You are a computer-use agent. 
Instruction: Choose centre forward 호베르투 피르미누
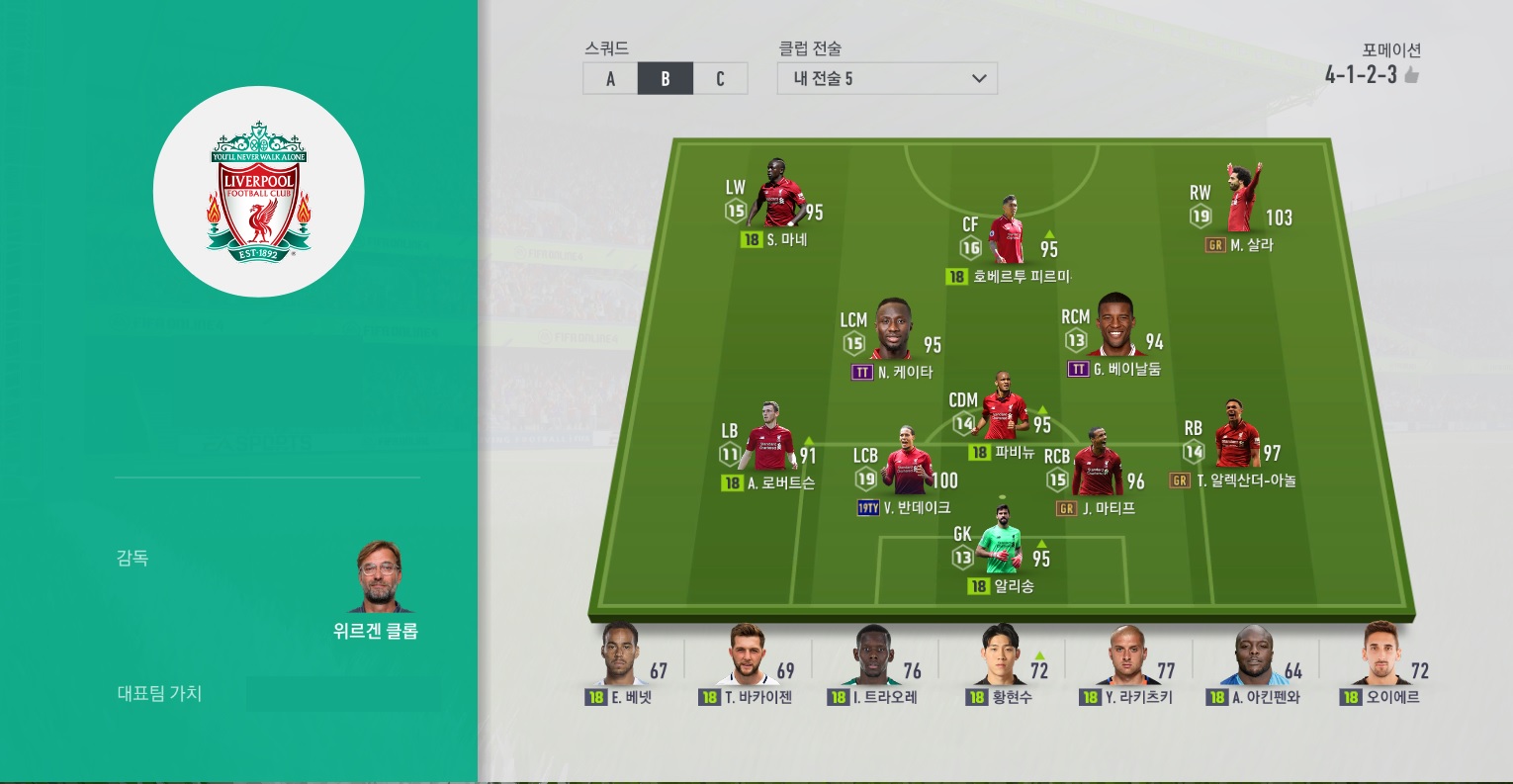(1008, 233)
